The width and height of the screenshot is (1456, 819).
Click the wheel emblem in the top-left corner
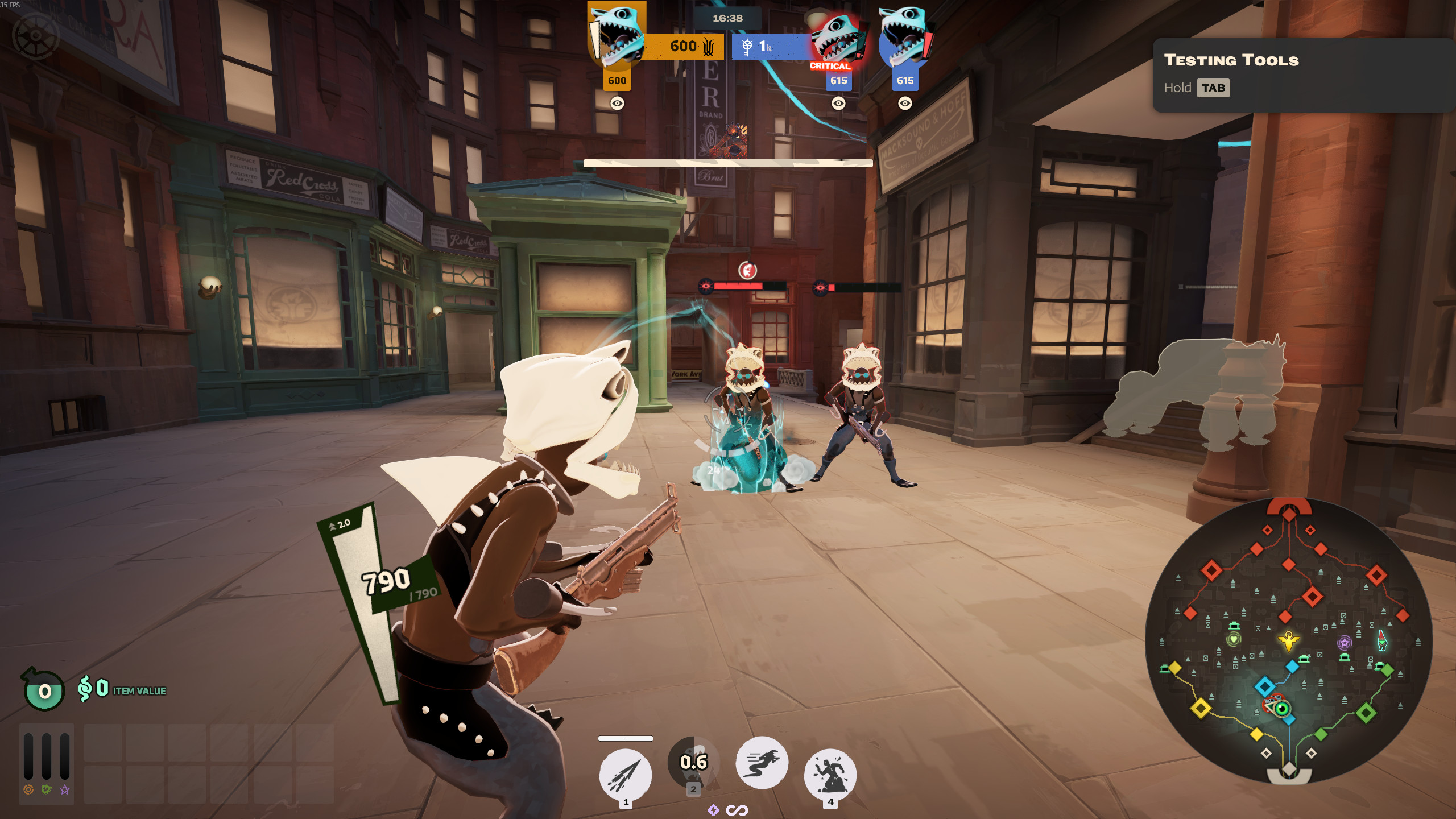click(x=36, y=36)
